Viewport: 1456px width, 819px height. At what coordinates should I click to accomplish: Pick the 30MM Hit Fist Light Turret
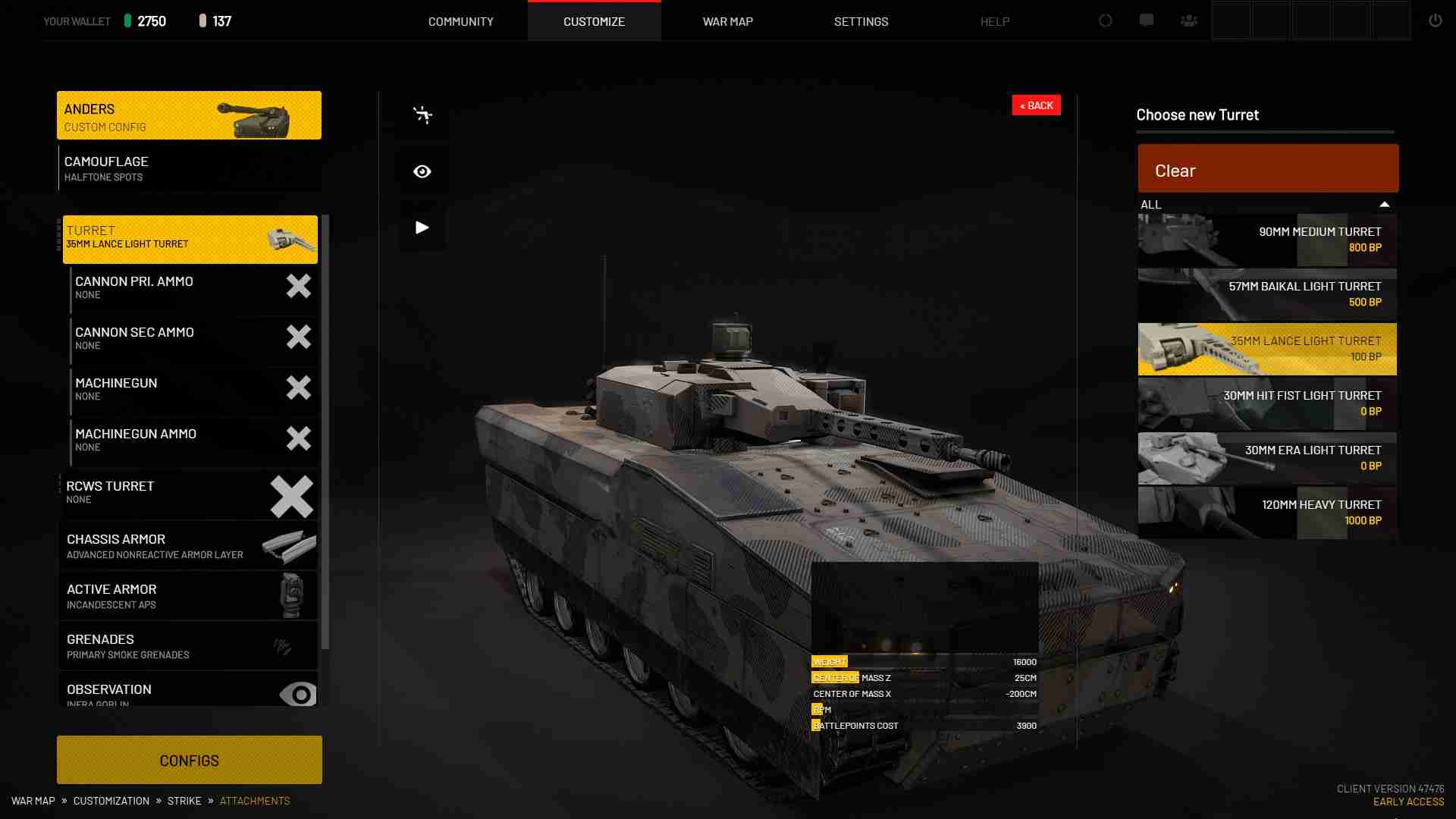(x=1266, y=403)
